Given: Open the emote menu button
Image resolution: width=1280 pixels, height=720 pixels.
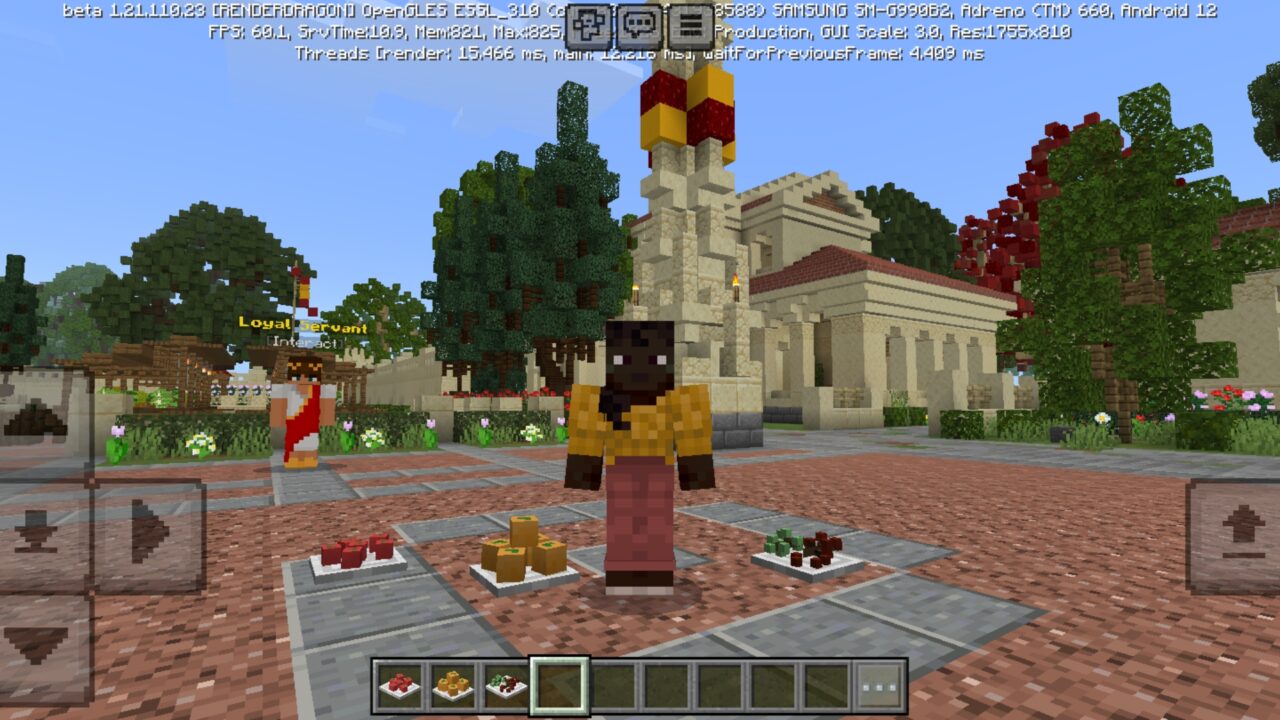Looking at the screenshot, I should (x=588, y=26).
